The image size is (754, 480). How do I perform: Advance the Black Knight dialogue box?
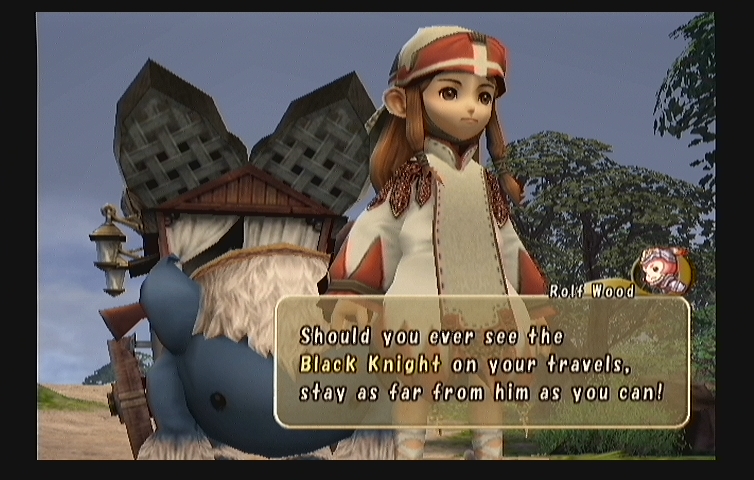(481, 362)
